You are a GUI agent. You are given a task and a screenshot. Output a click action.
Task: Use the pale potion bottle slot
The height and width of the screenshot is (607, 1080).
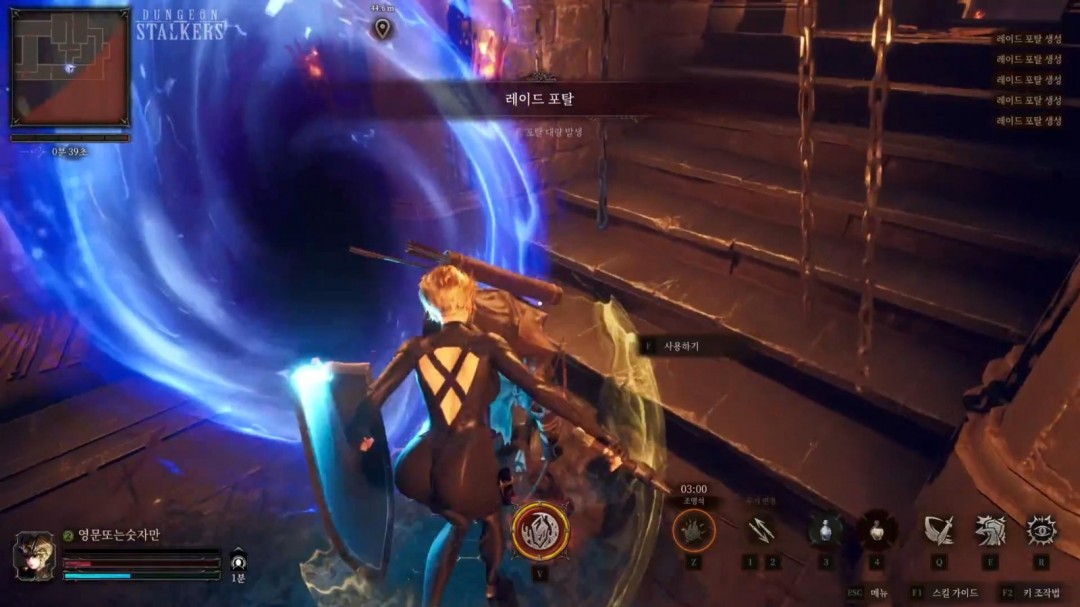[877, 530]
